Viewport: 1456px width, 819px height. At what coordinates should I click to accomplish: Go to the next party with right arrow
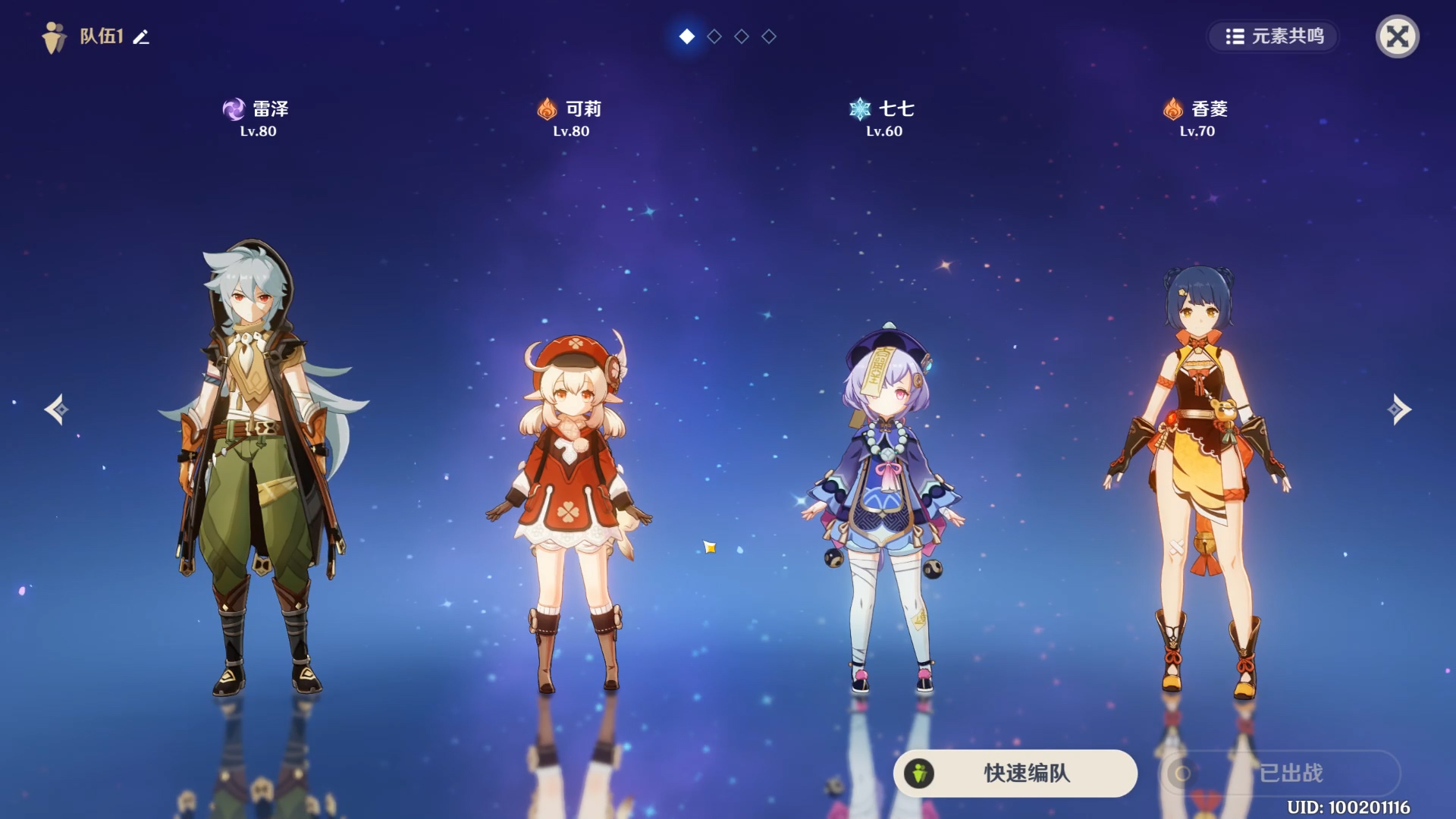pos(1399,409)
